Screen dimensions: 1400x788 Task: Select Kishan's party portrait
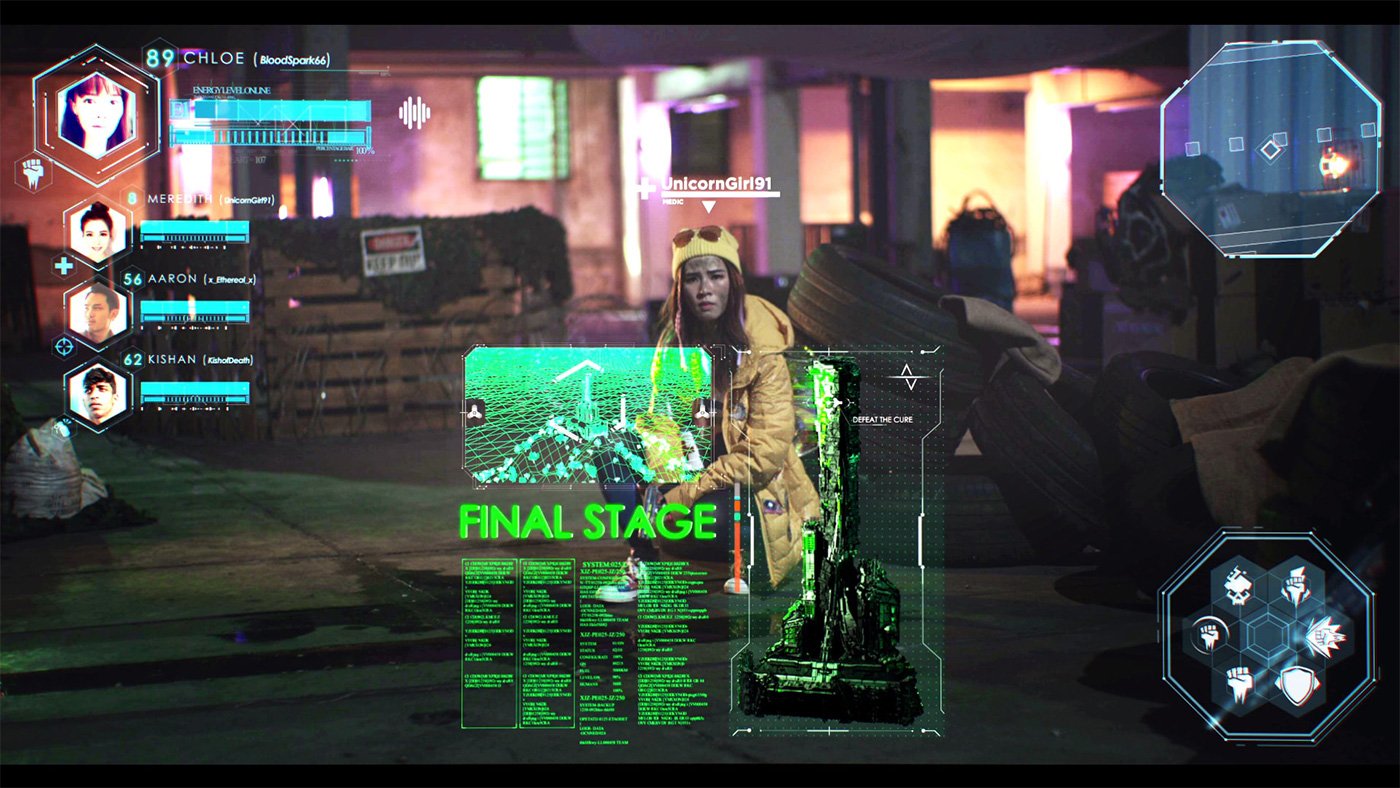98,392
